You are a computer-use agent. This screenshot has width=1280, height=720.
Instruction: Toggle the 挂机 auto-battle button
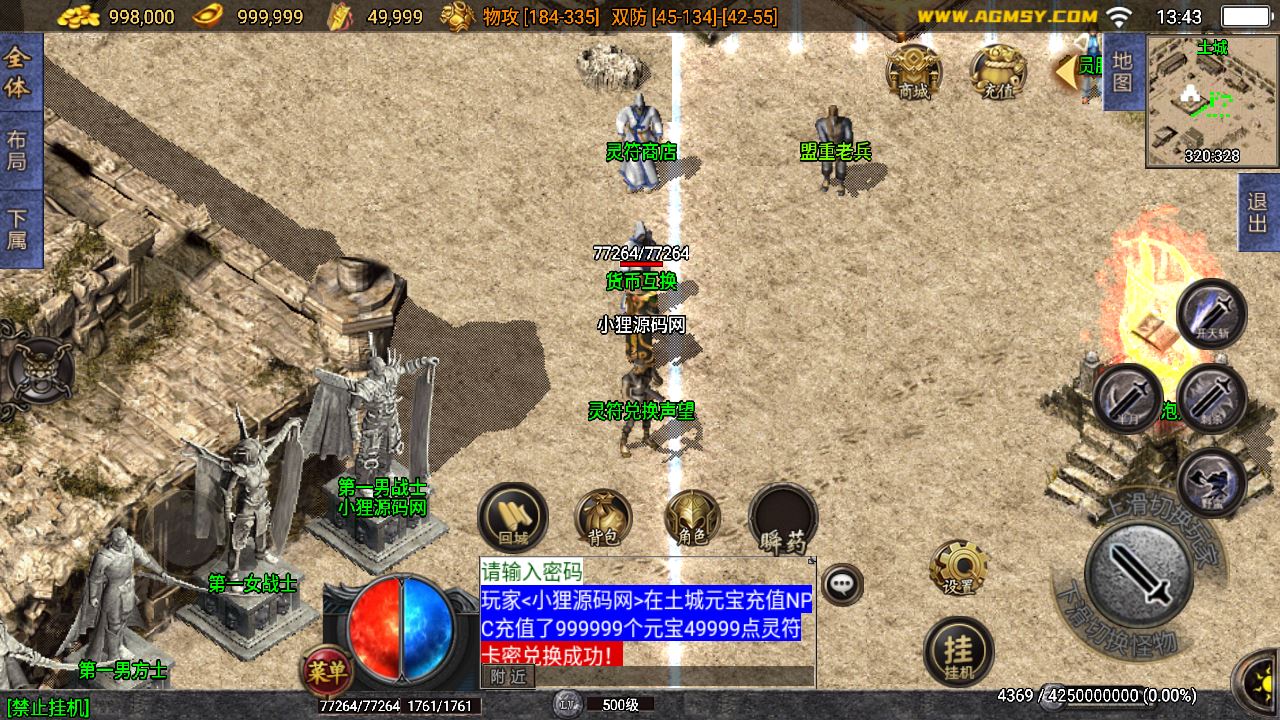coord(959,652)
